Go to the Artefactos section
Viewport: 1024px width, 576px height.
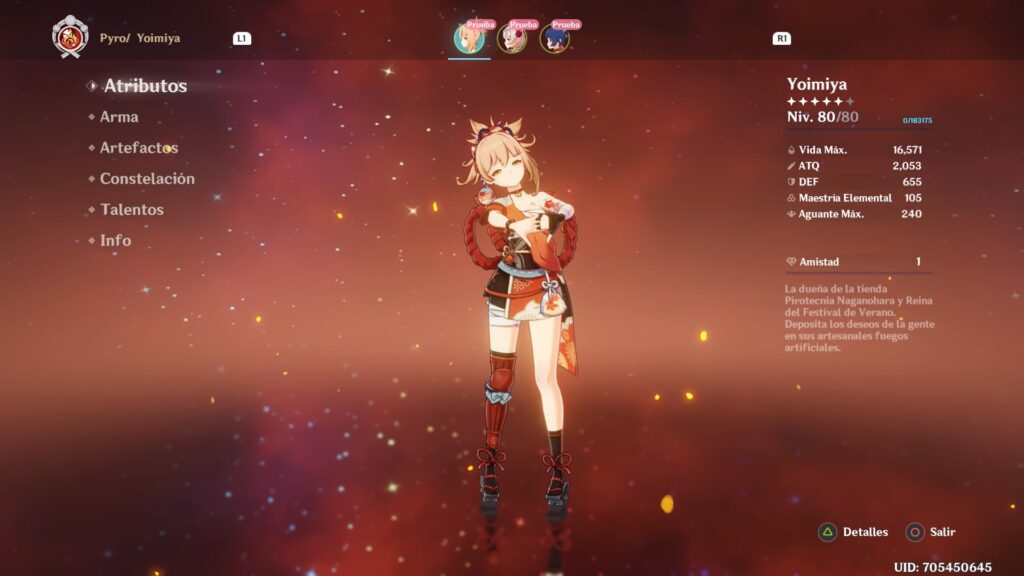138,148
